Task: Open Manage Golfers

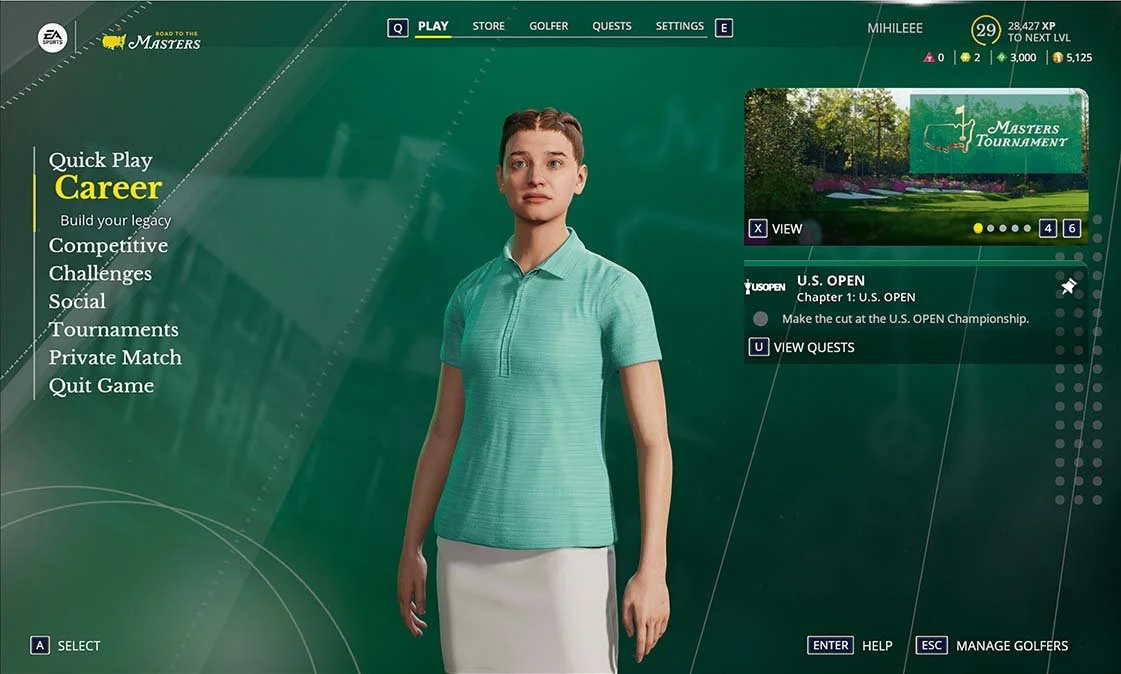Action: coord(1011,645)
